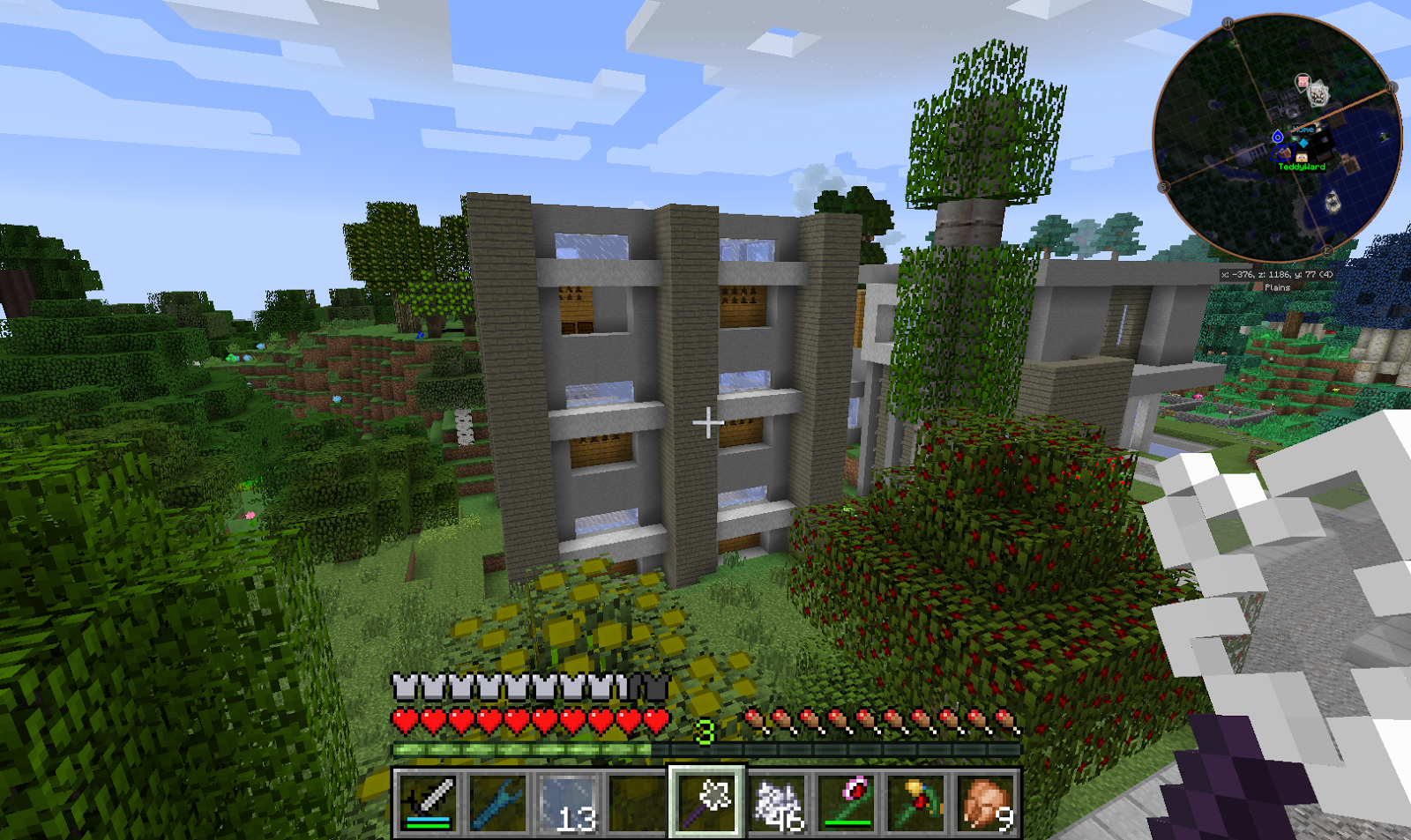
Task: Click the empty fourth hotbar slot
Action: [638, 804]
